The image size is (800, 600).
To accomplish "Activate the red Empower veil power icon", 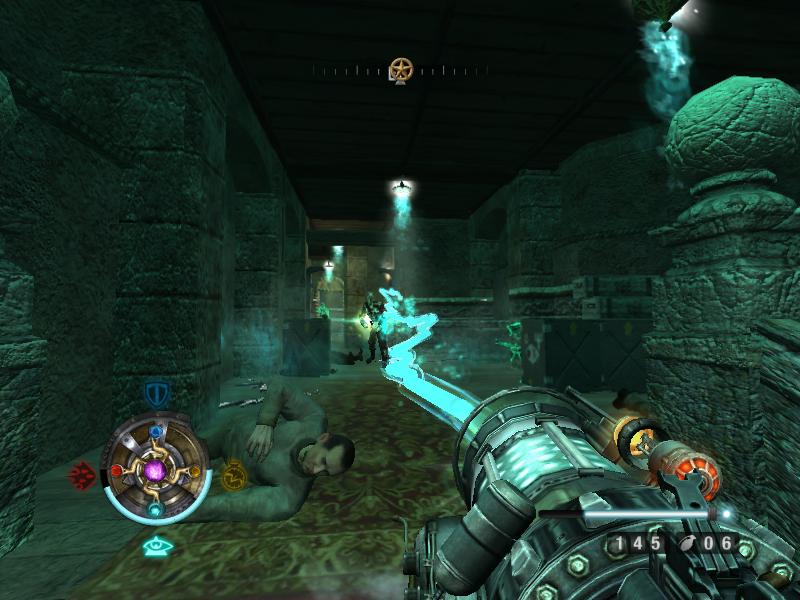I will [x=81, y=474].
